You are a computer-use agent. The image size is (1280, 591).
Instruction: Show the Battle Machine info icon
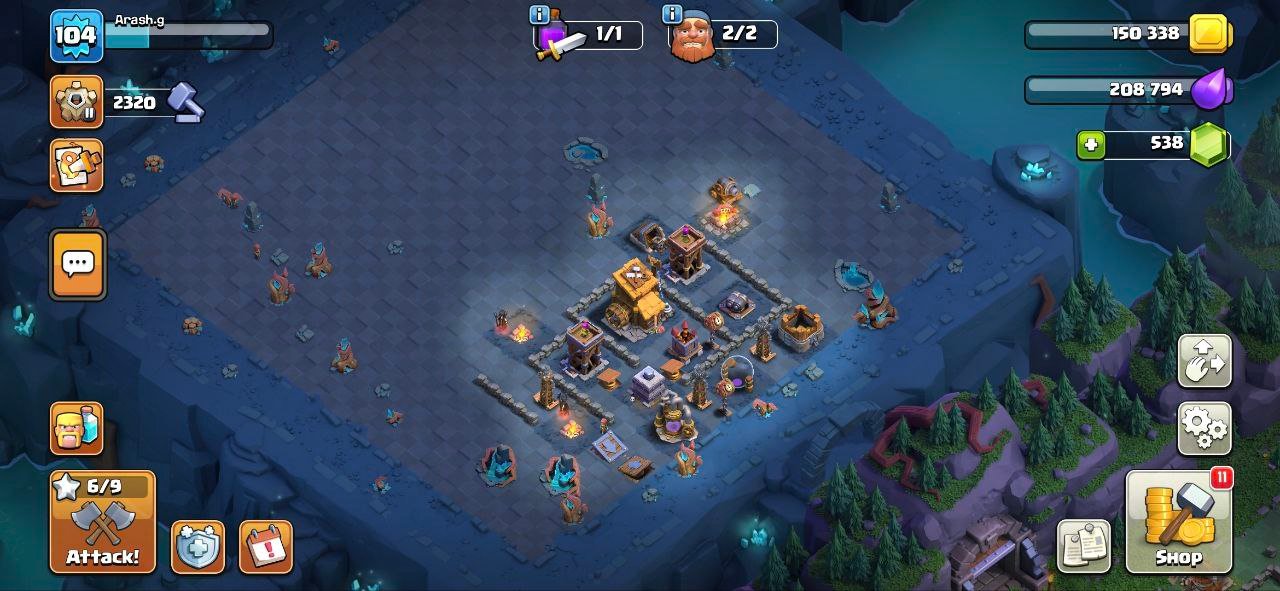(540, 15)
